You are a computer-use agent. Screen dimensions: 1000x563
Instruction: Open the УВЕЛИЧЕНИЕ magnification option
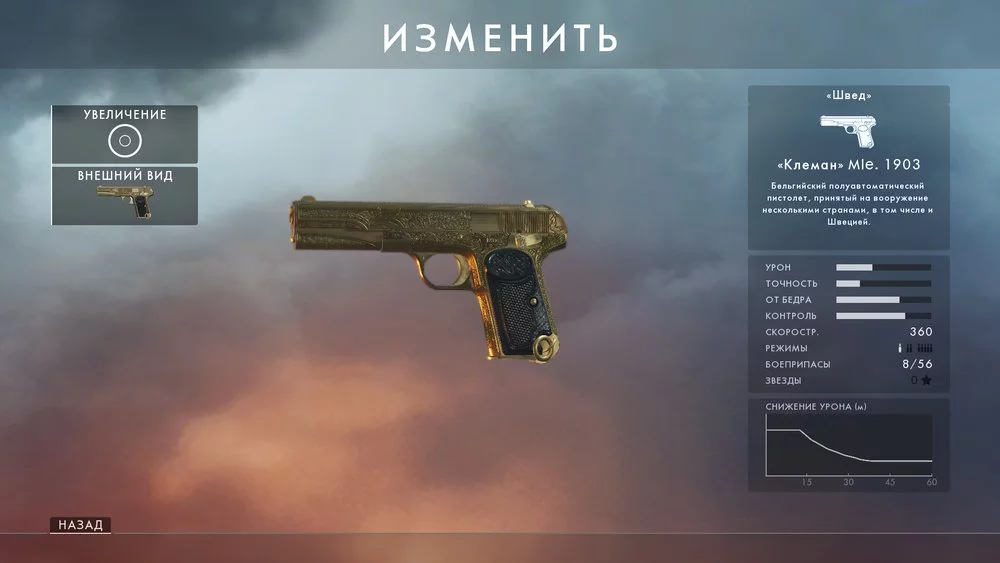[124, 134]
